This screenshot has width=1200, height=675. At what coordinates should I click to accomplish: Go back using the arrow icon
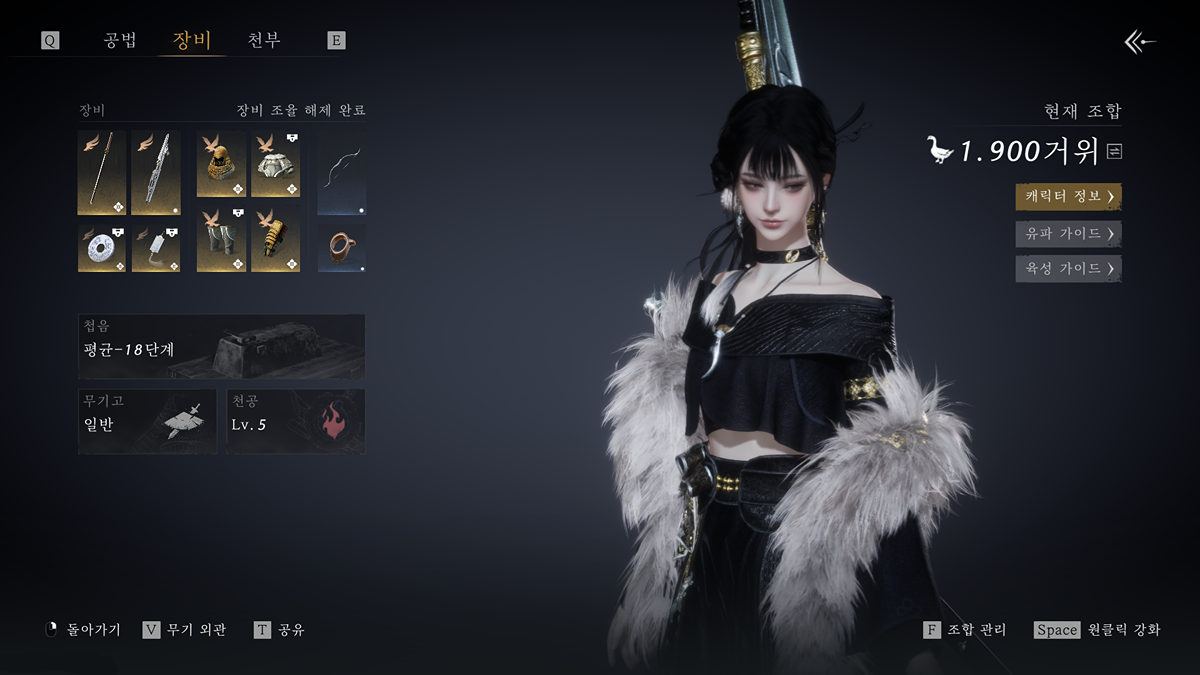pyautogui.click(x=1140, y=41)
